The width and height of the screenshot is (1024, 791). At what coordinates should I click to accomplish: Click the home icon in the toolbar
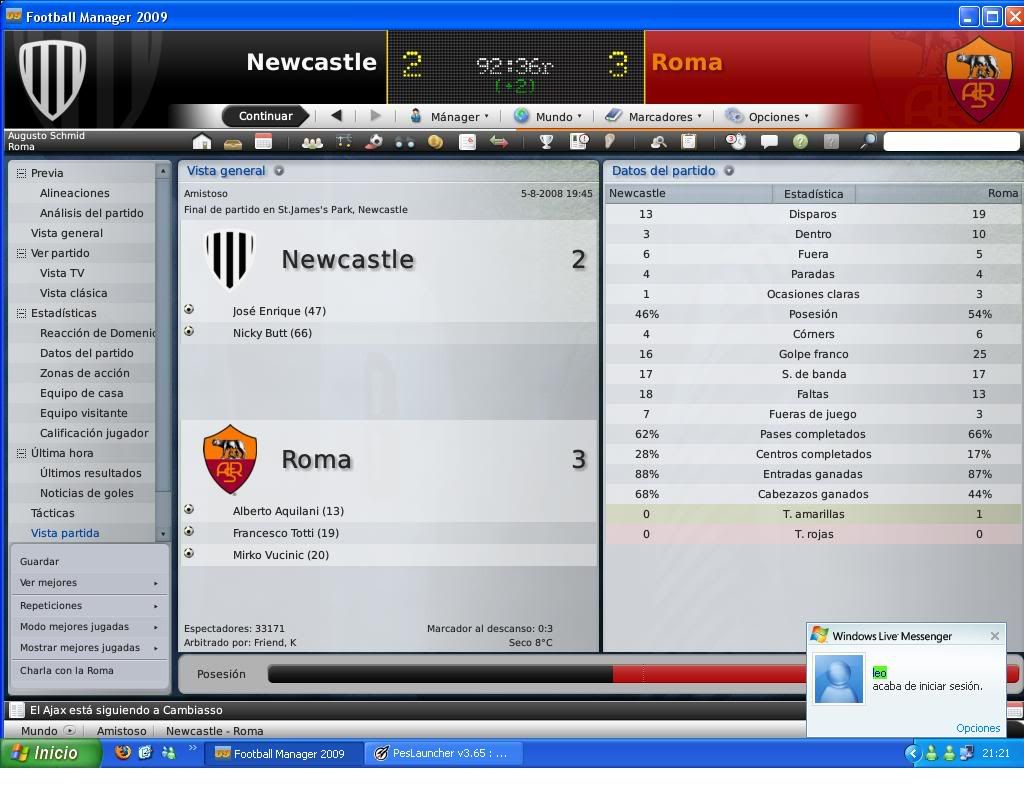[202, 142]
